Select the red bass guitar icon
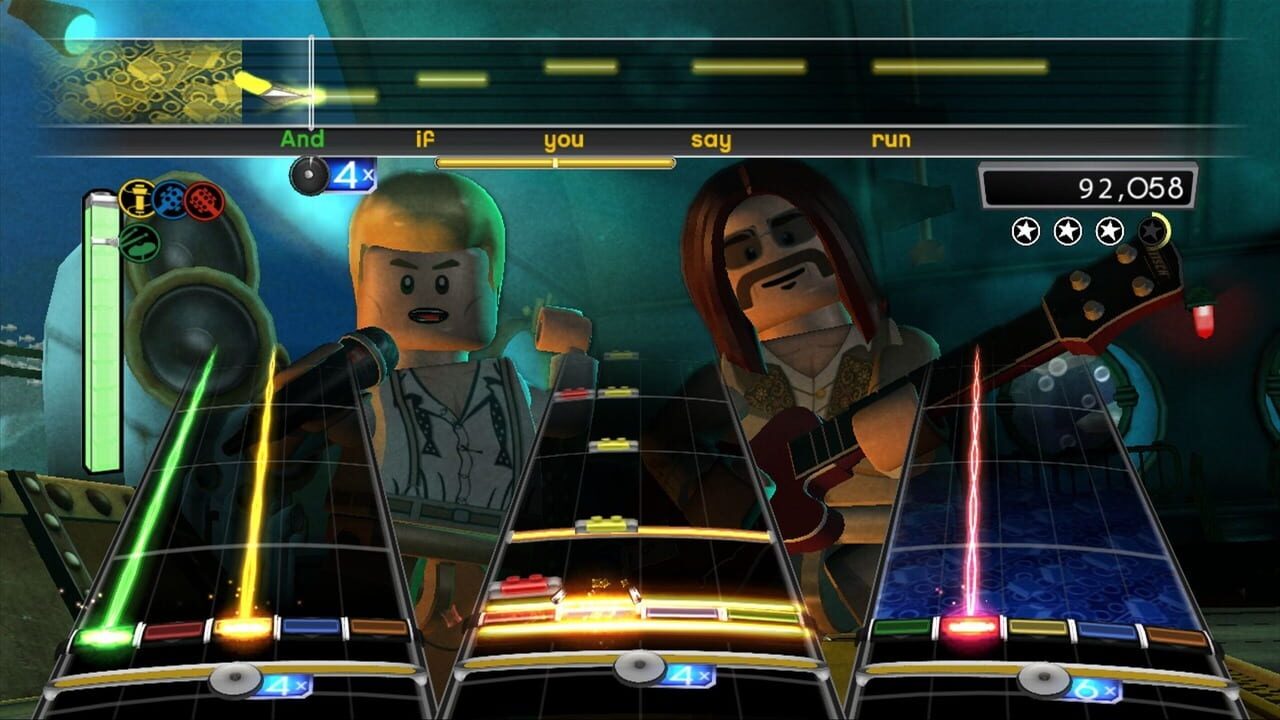This screenshot has width=1280, height=720. (202, 200)
